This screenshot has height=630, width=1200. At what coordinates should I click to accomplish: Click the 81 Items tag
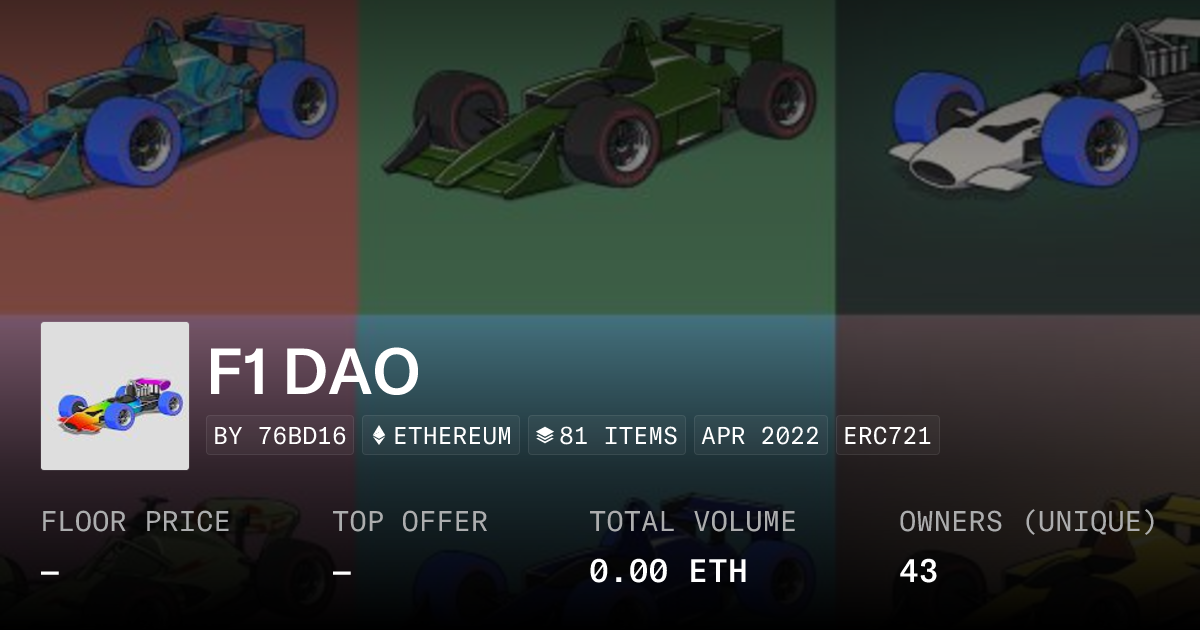[607, 436]
